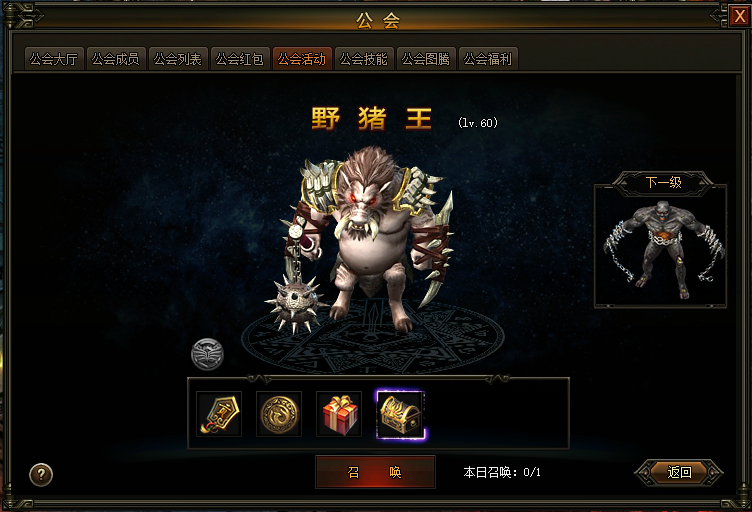Show the 公会列表 tab
The width and height of the screenshot is (752, 512).
coord(178,59)
